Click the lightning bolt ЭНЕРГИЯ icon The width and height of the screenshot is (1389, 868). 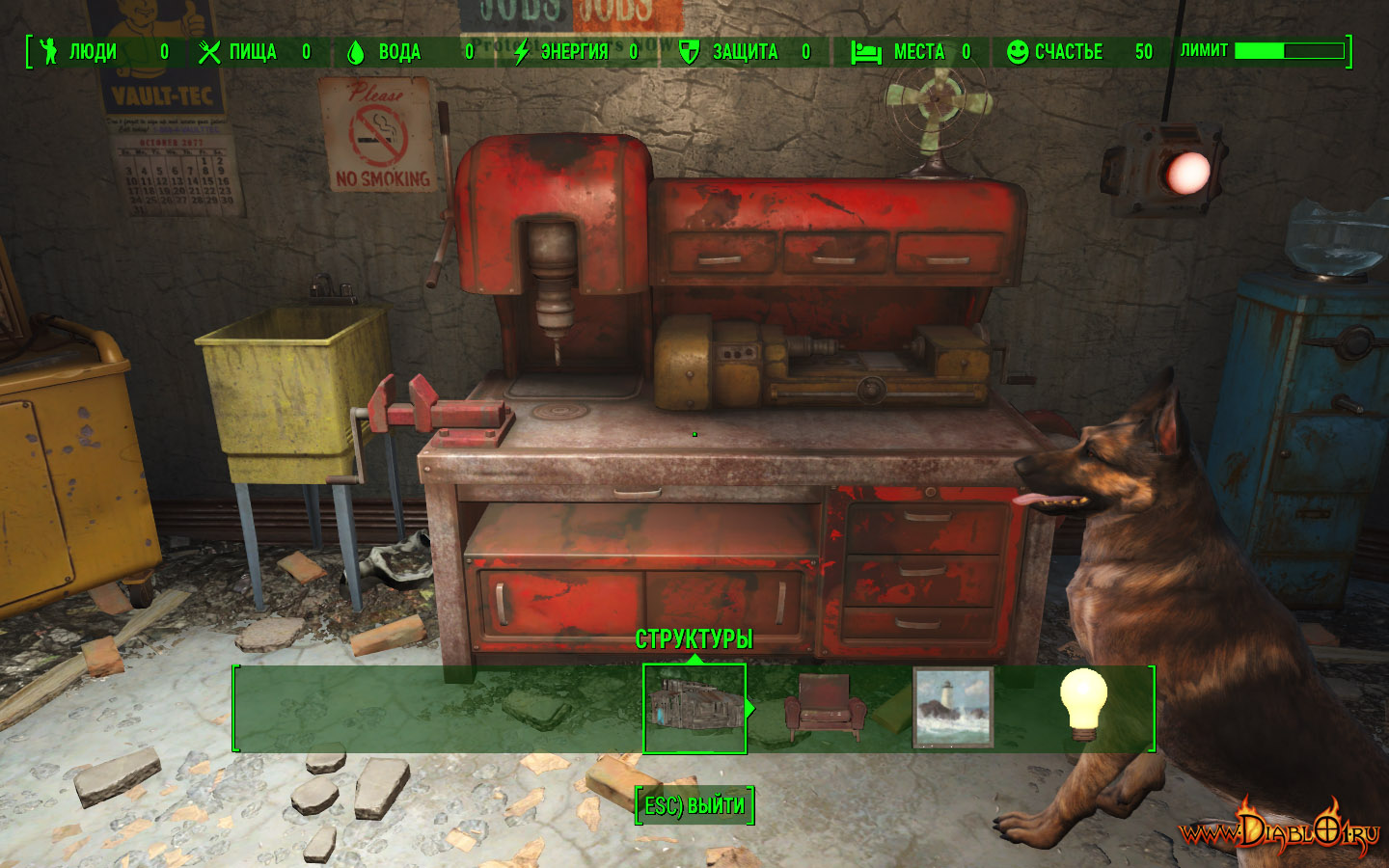[521, 53]
